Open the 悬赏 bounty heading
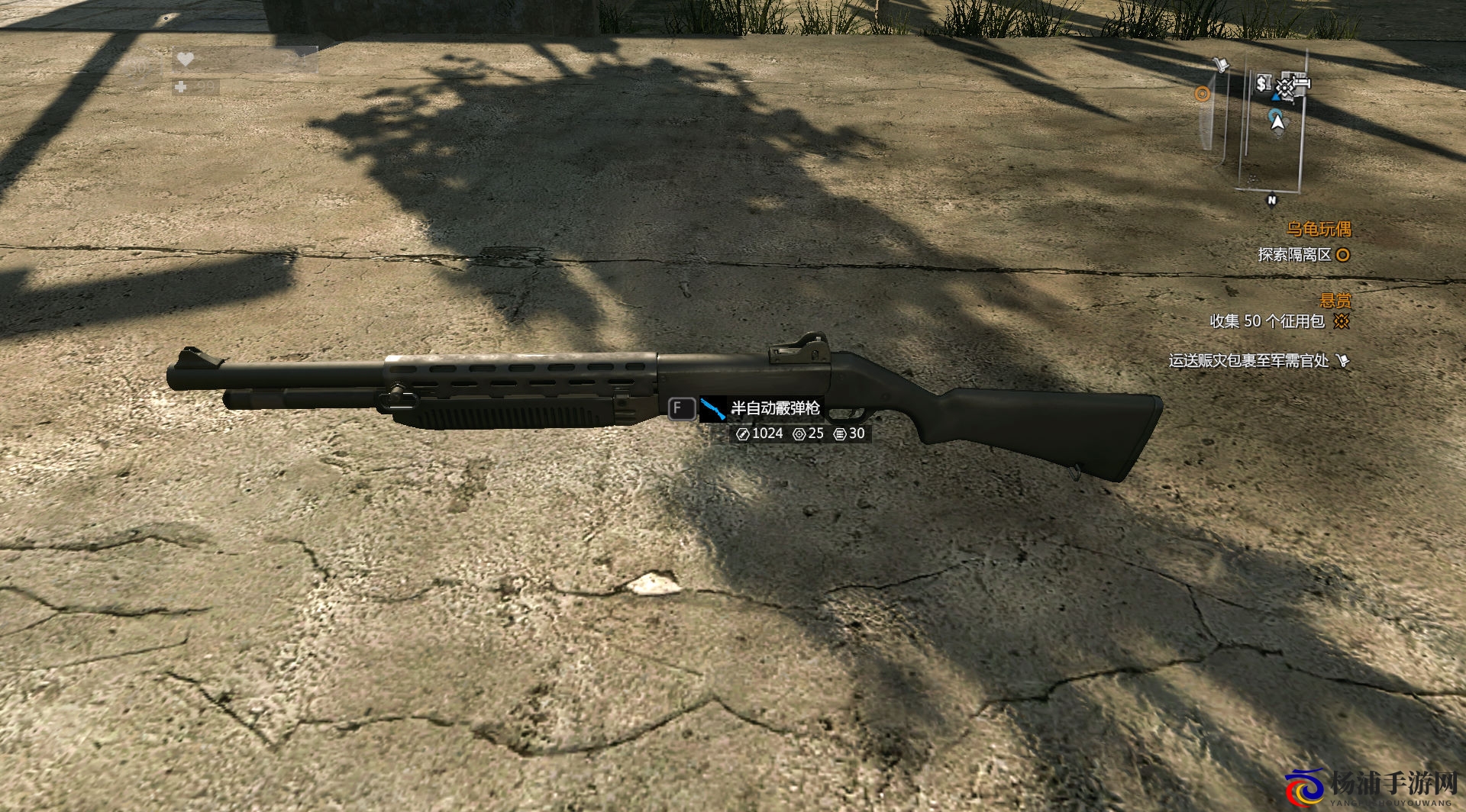The width and height of the screenshot is (1466, 812). tap(1335, 301)
